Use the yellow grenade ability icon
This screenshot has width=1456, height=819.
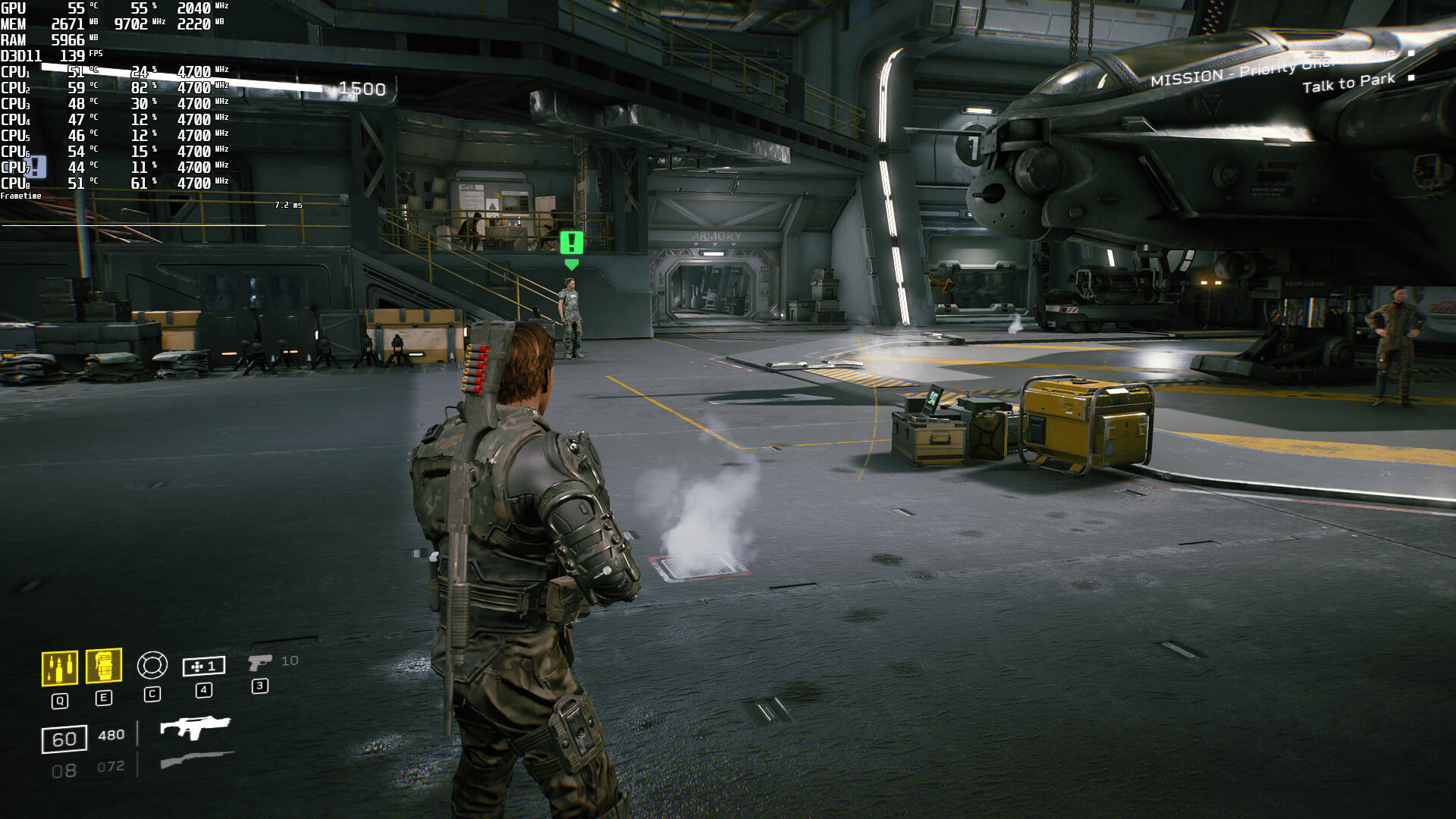[104, 667]
